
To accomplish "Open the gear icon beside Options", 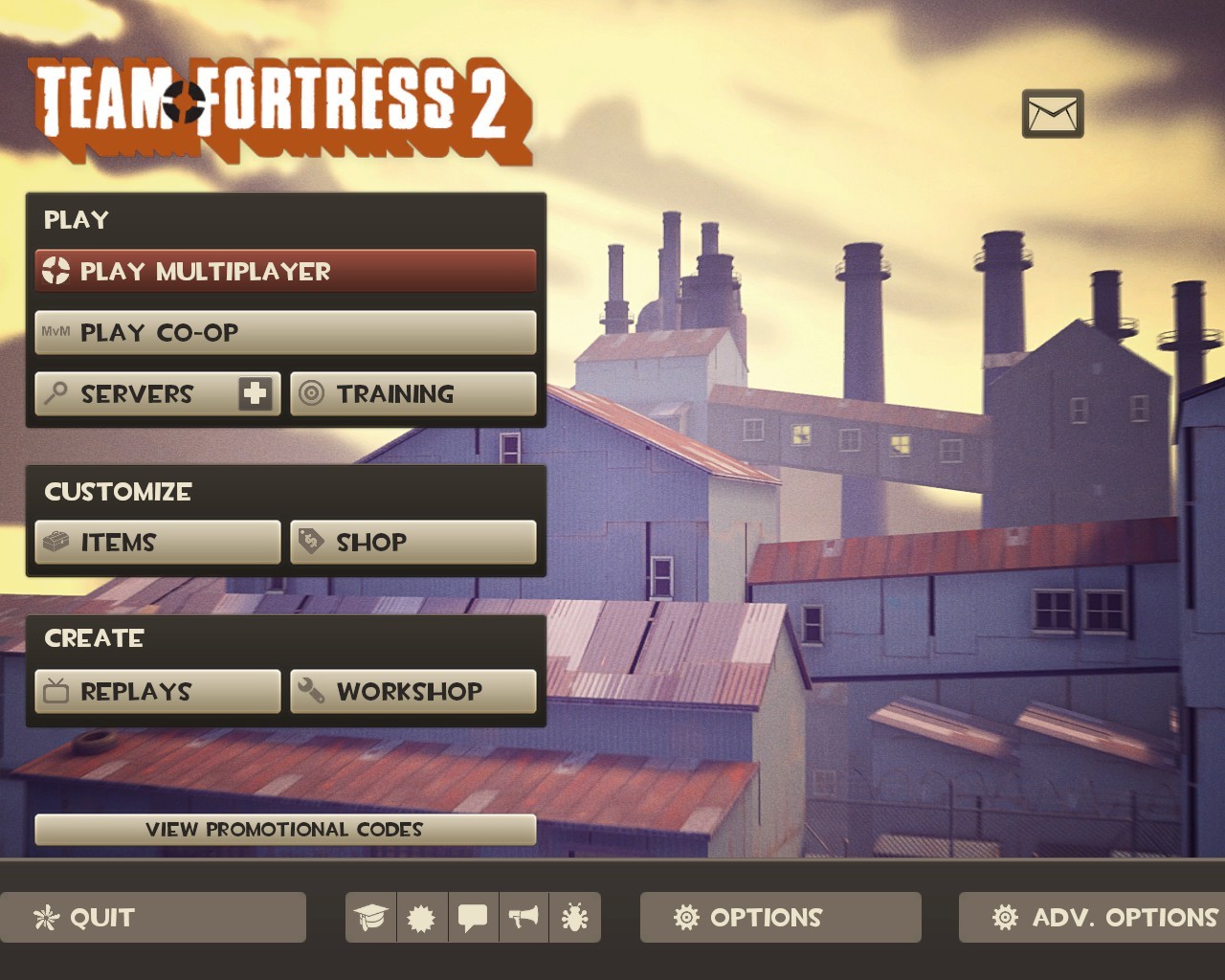I will pyautogui.click(x=686, y=917).
